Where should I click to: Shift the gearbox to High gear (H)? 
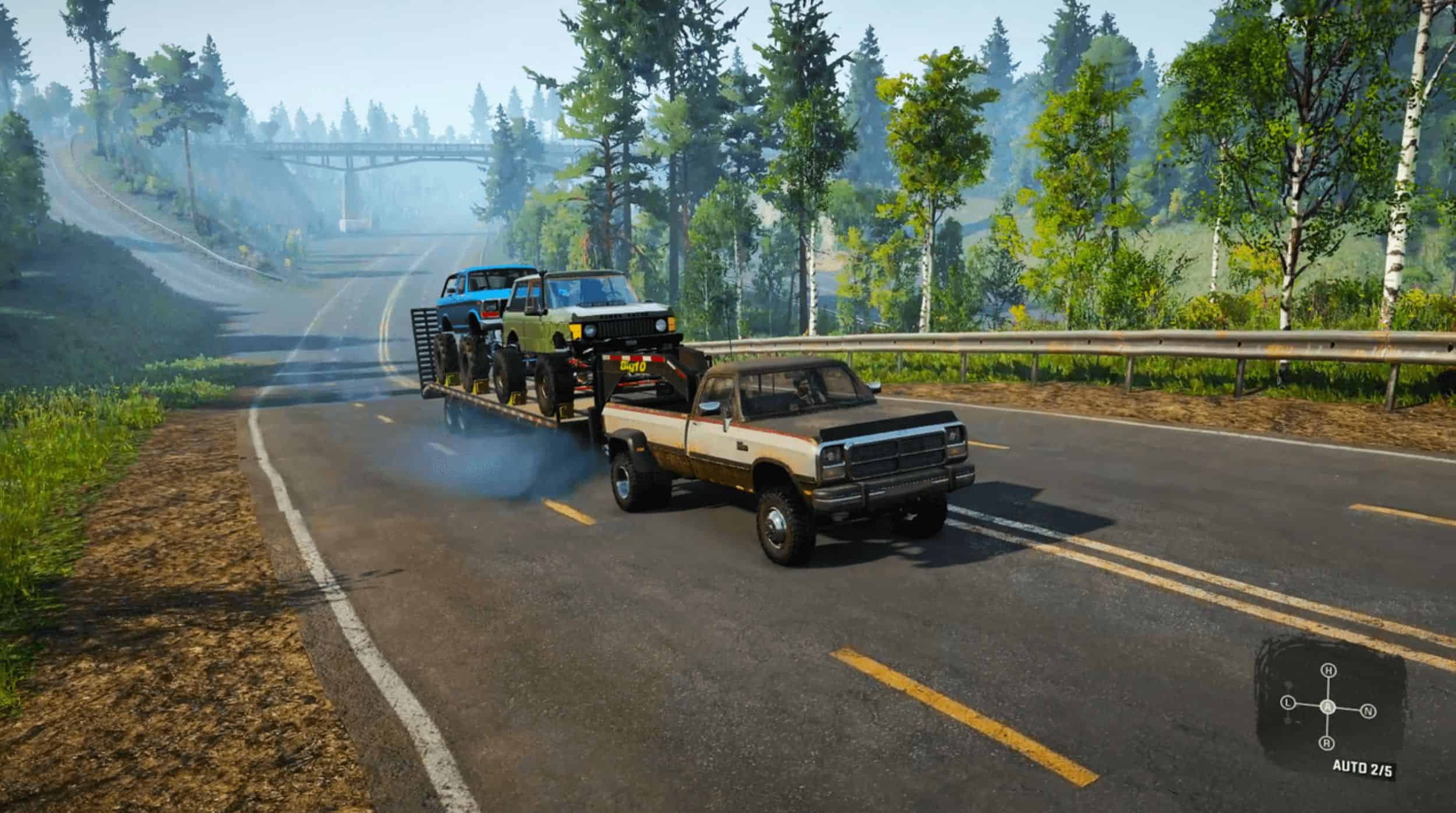[1328, 671]
